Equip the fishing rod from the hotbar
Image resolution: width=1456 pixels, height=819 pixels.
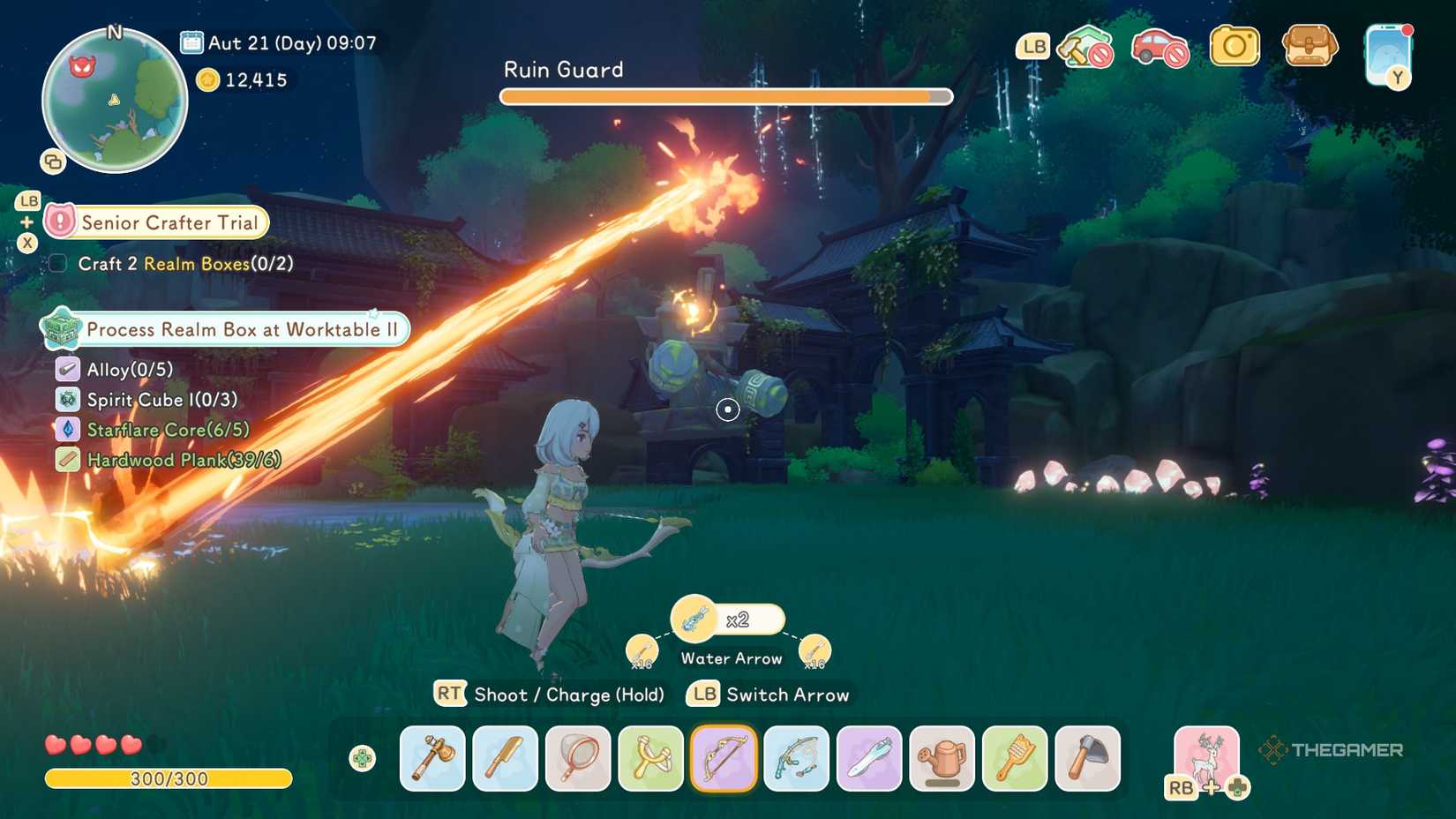tap(798, 759)
